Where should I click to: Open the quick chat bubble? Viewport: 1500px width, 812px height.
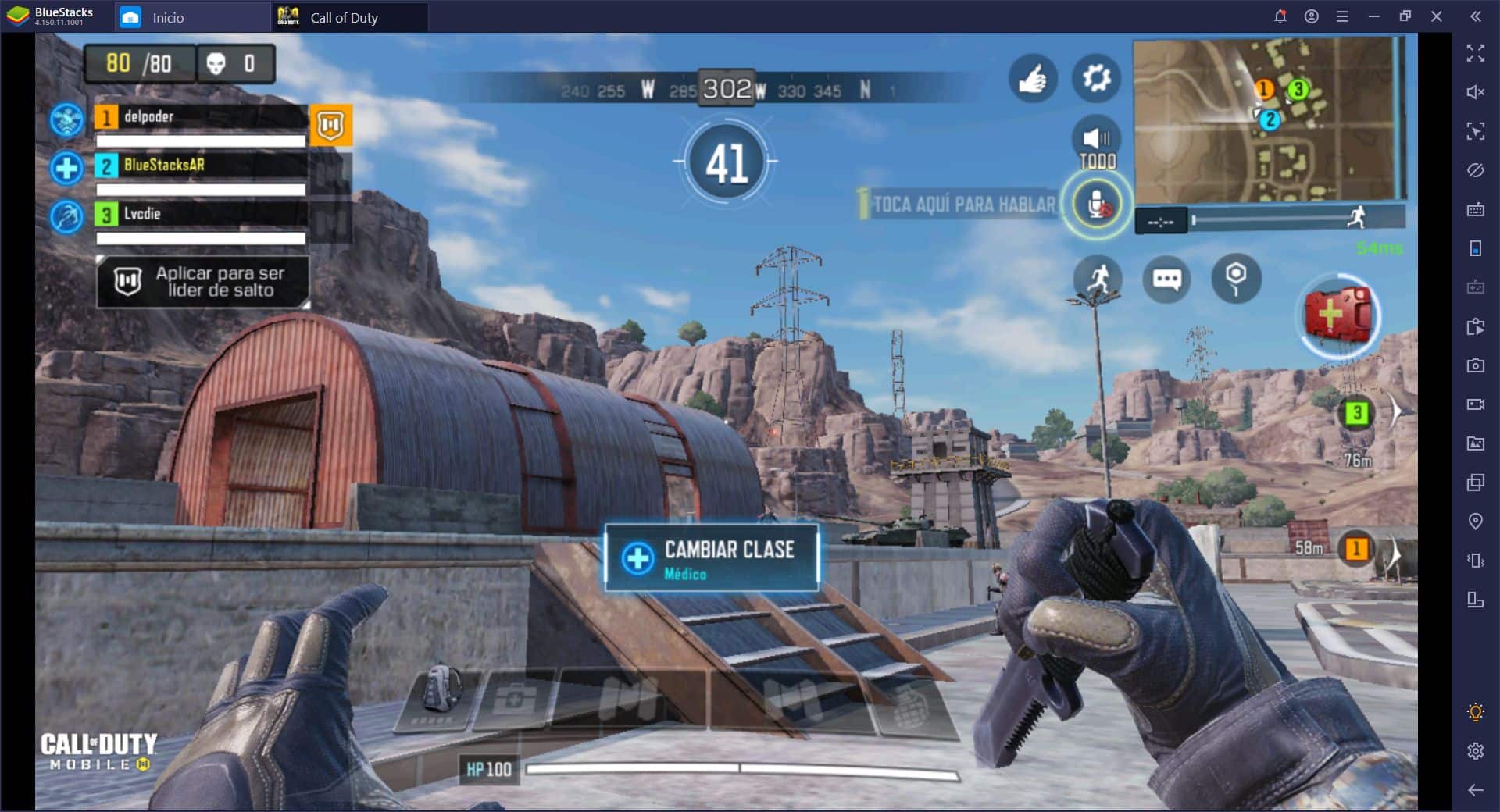[x=1166, y=279]
